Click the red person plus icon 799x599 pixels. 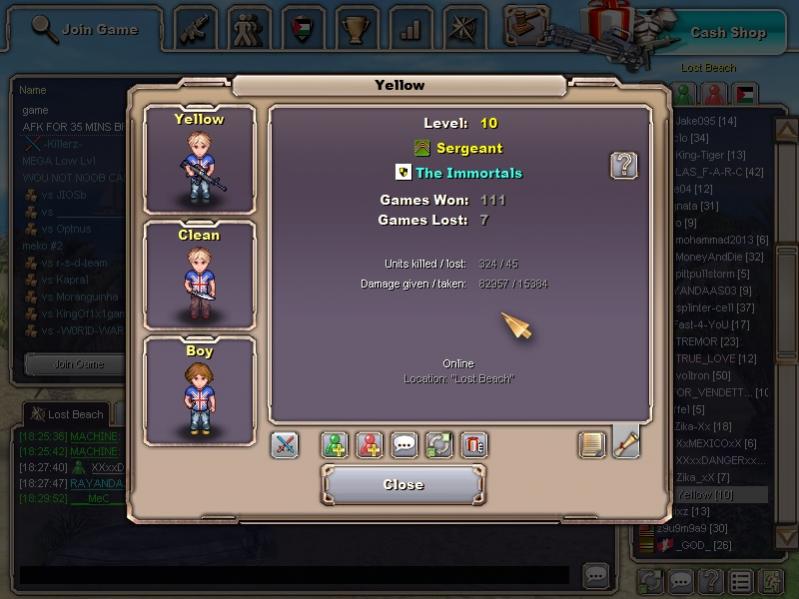(x=370, y=445)
